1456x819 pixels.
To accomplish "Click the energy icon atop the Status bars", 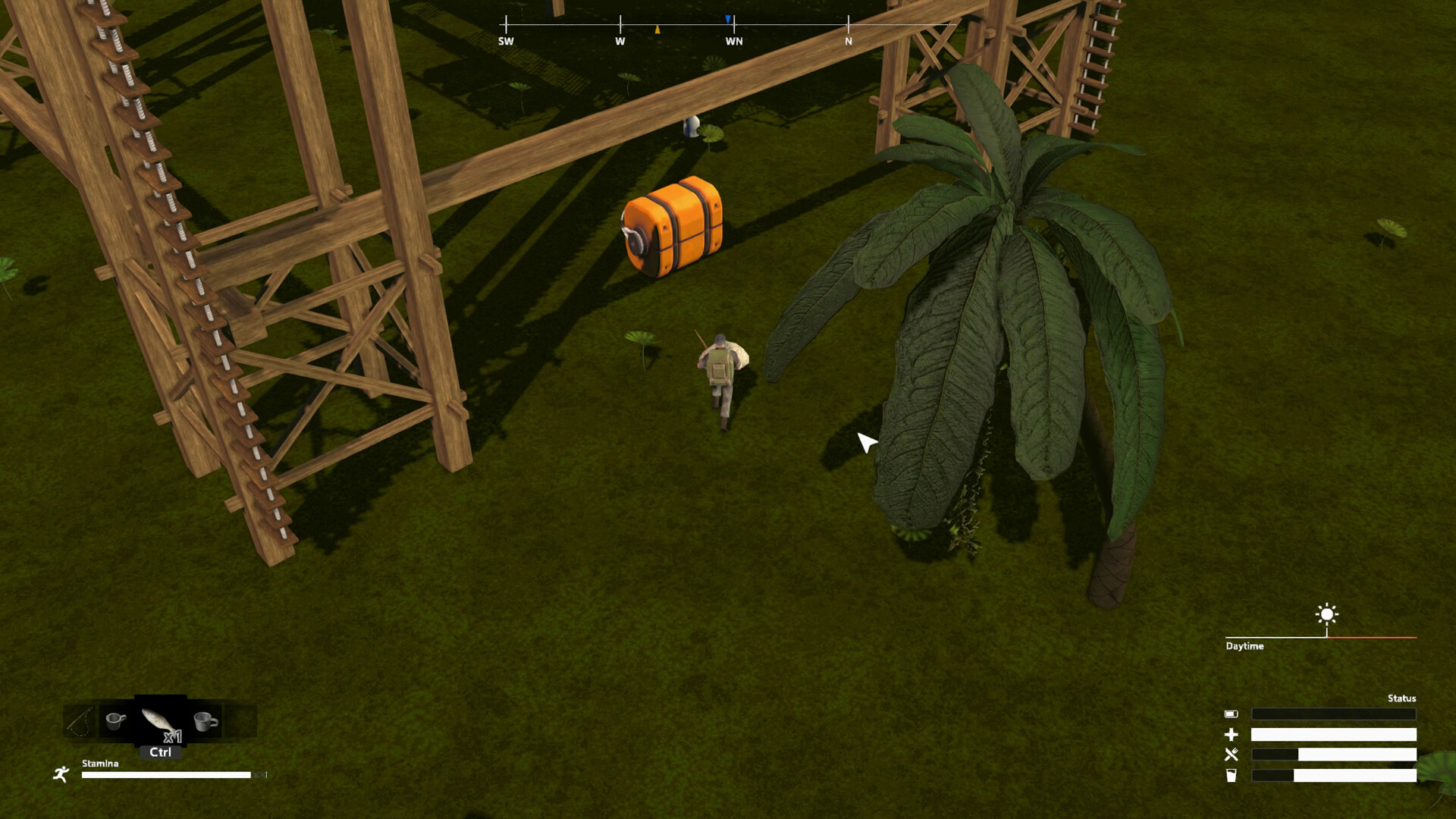I will pos(1232,714).
